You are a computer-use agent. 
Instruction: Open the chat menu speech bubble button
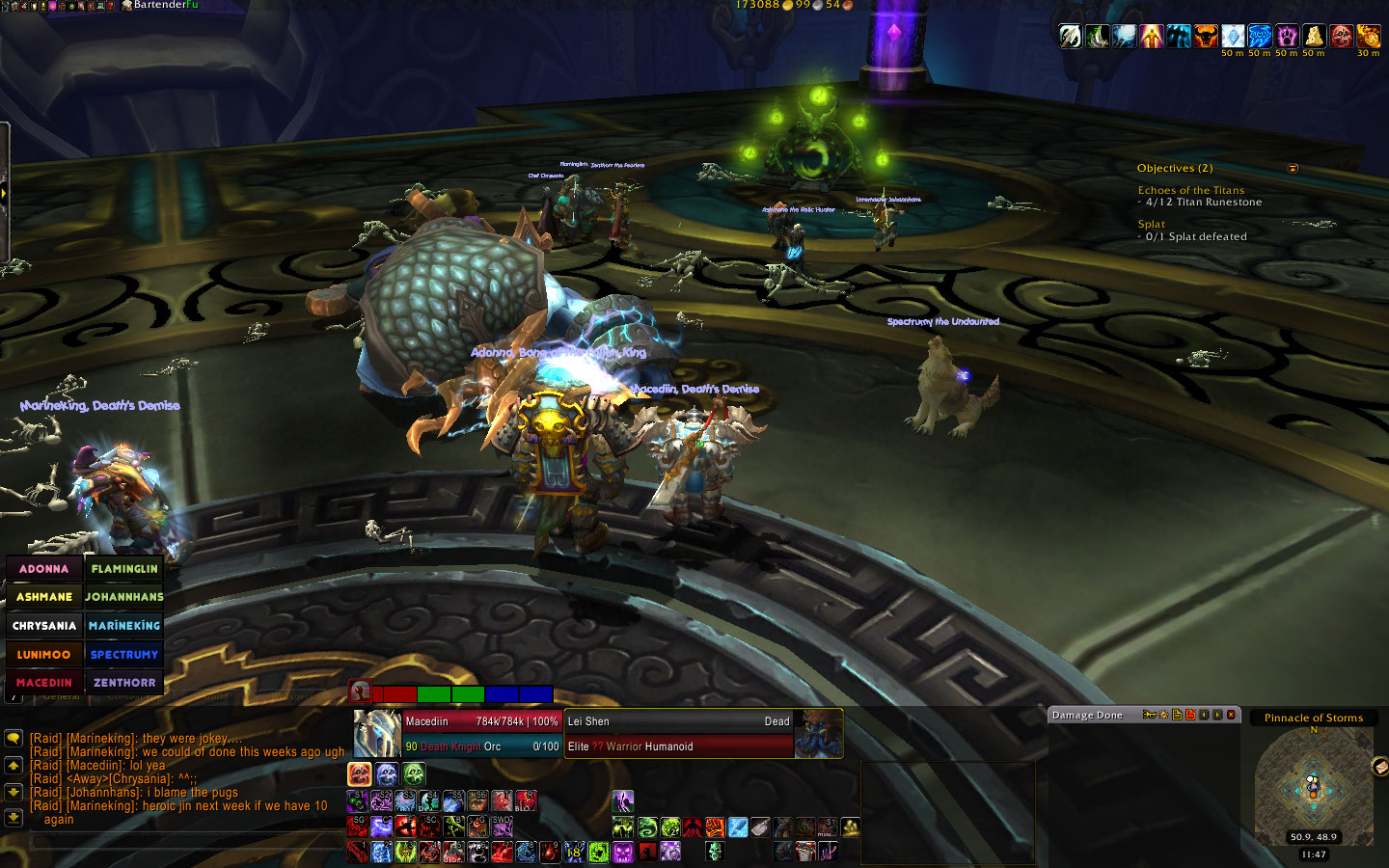point(14,738)
